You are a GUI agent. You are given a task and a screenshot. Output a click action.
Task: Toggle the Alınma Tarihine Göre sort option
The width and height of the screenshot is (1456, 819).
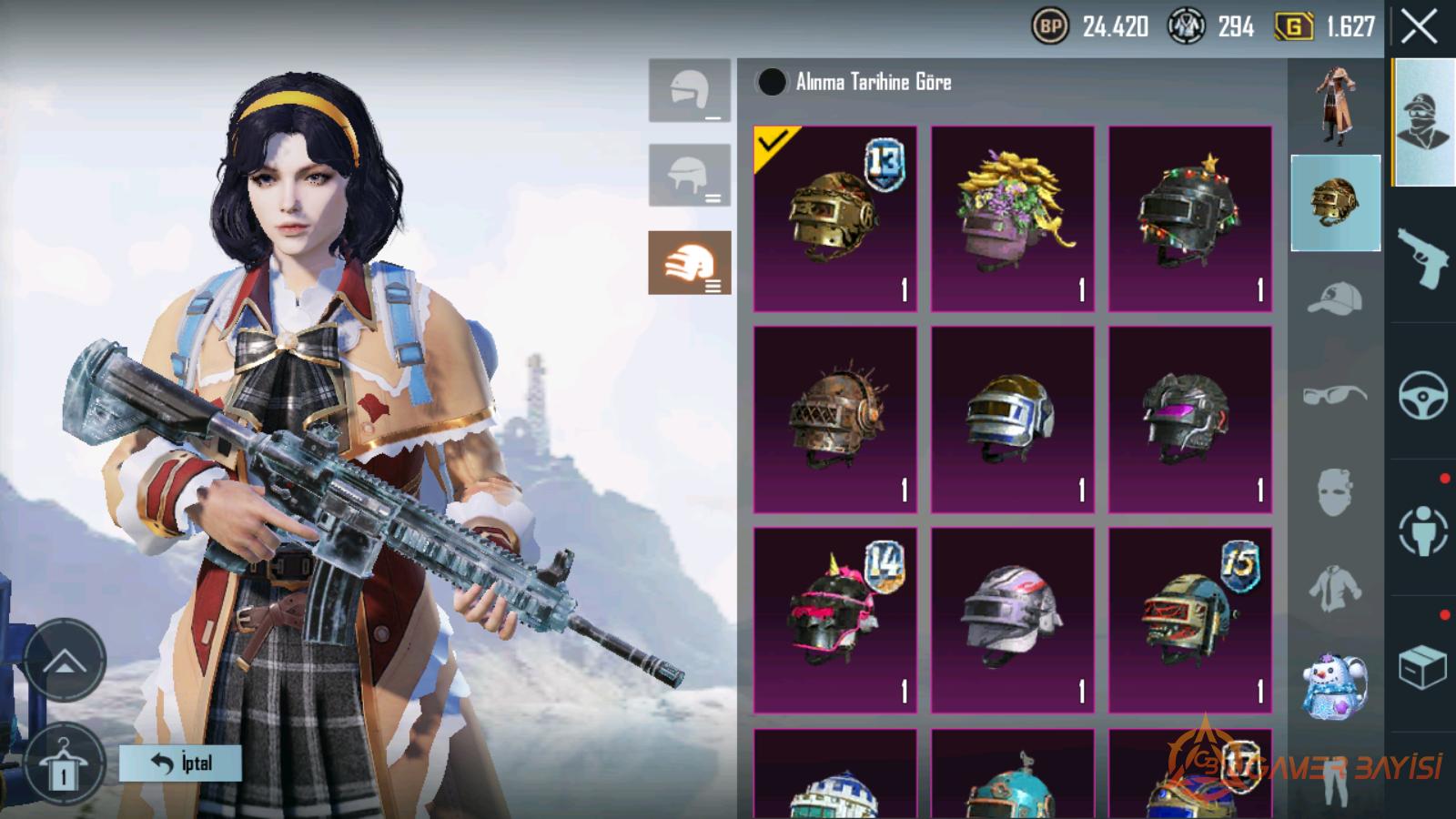(772, 83)
